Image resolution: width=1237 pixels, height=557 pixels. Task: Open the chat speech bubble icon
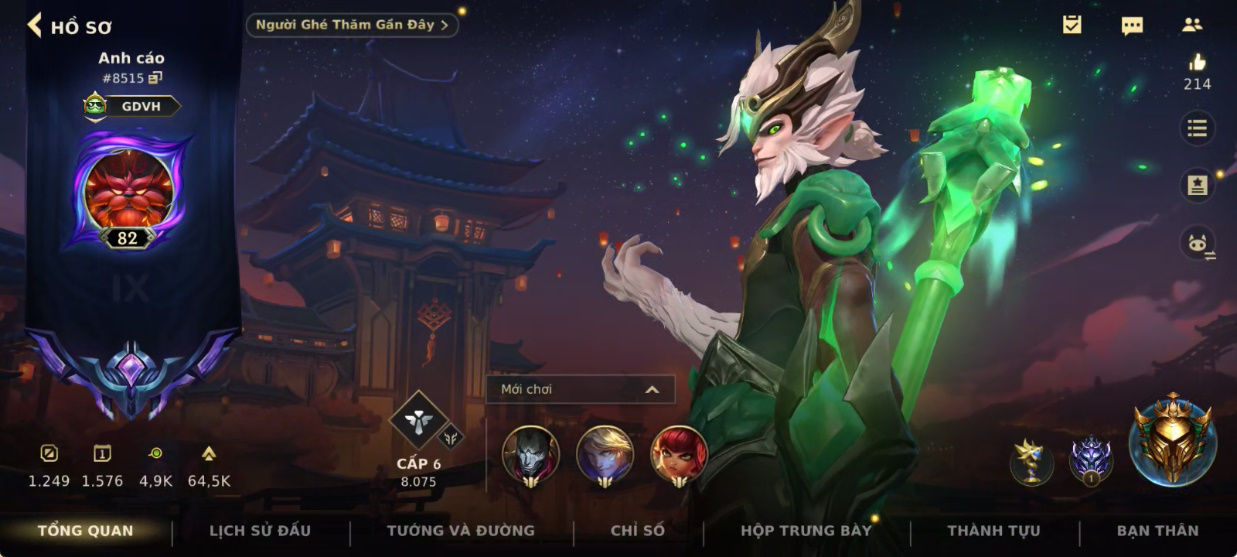[x=1132, y=25]
